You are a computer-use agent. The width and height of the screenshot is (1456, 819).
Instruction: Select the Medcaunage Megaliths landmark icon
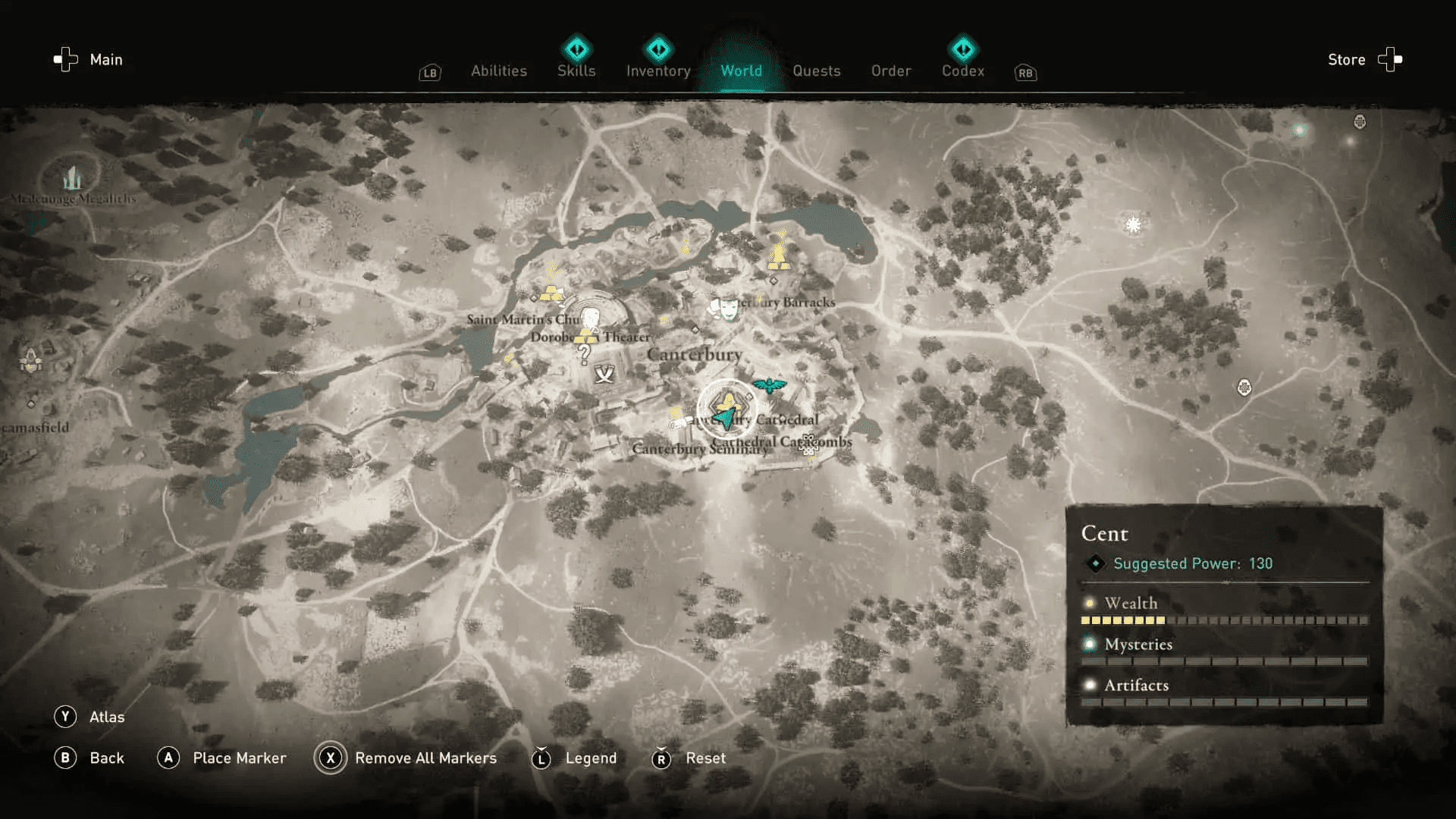(71, 176)
